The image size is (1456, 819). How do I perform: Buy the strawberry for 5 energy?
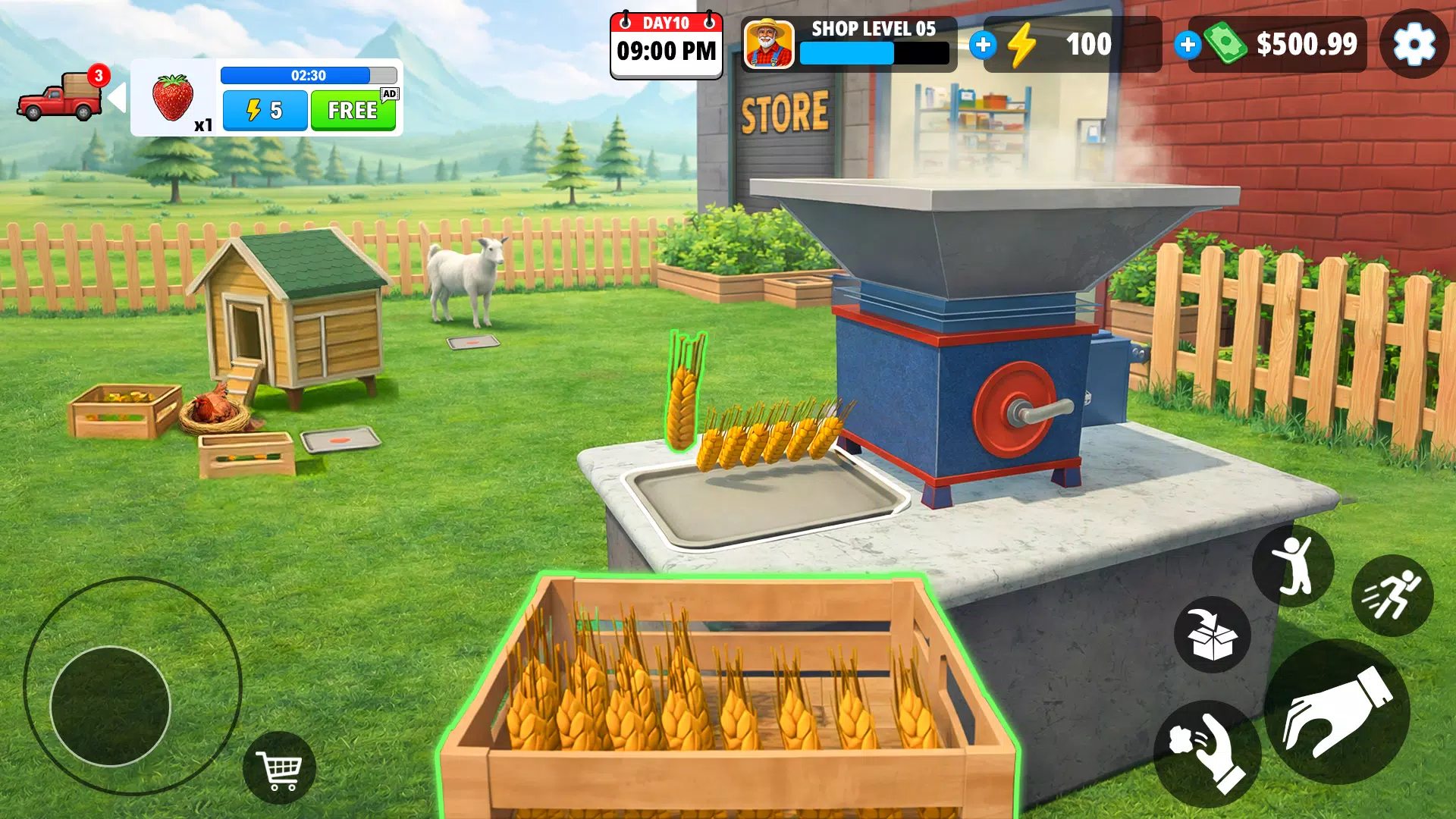[264, 111]
